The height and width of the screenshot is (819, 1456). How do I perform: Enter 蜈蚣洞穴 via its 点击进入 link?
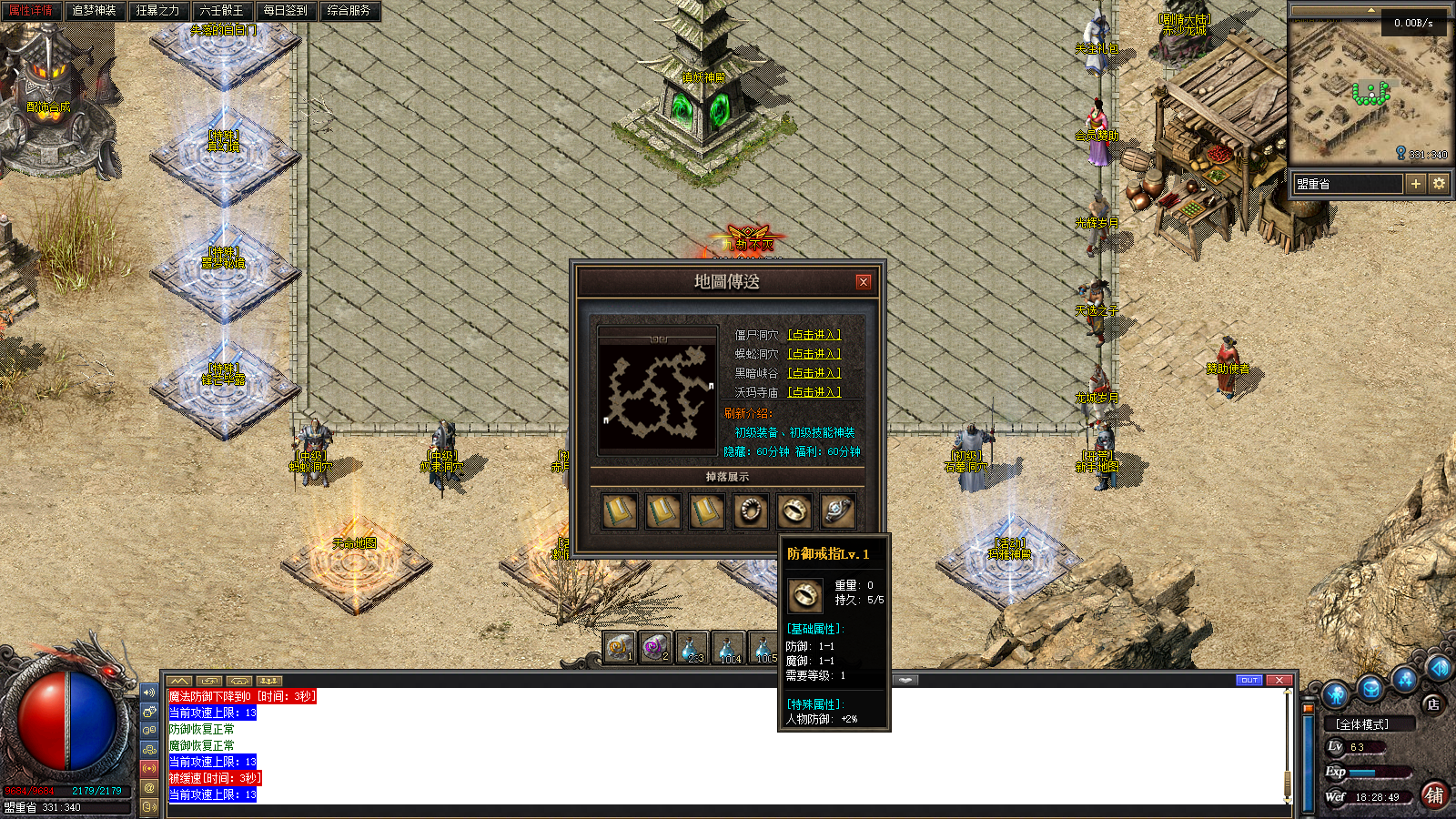click(814, 354)
